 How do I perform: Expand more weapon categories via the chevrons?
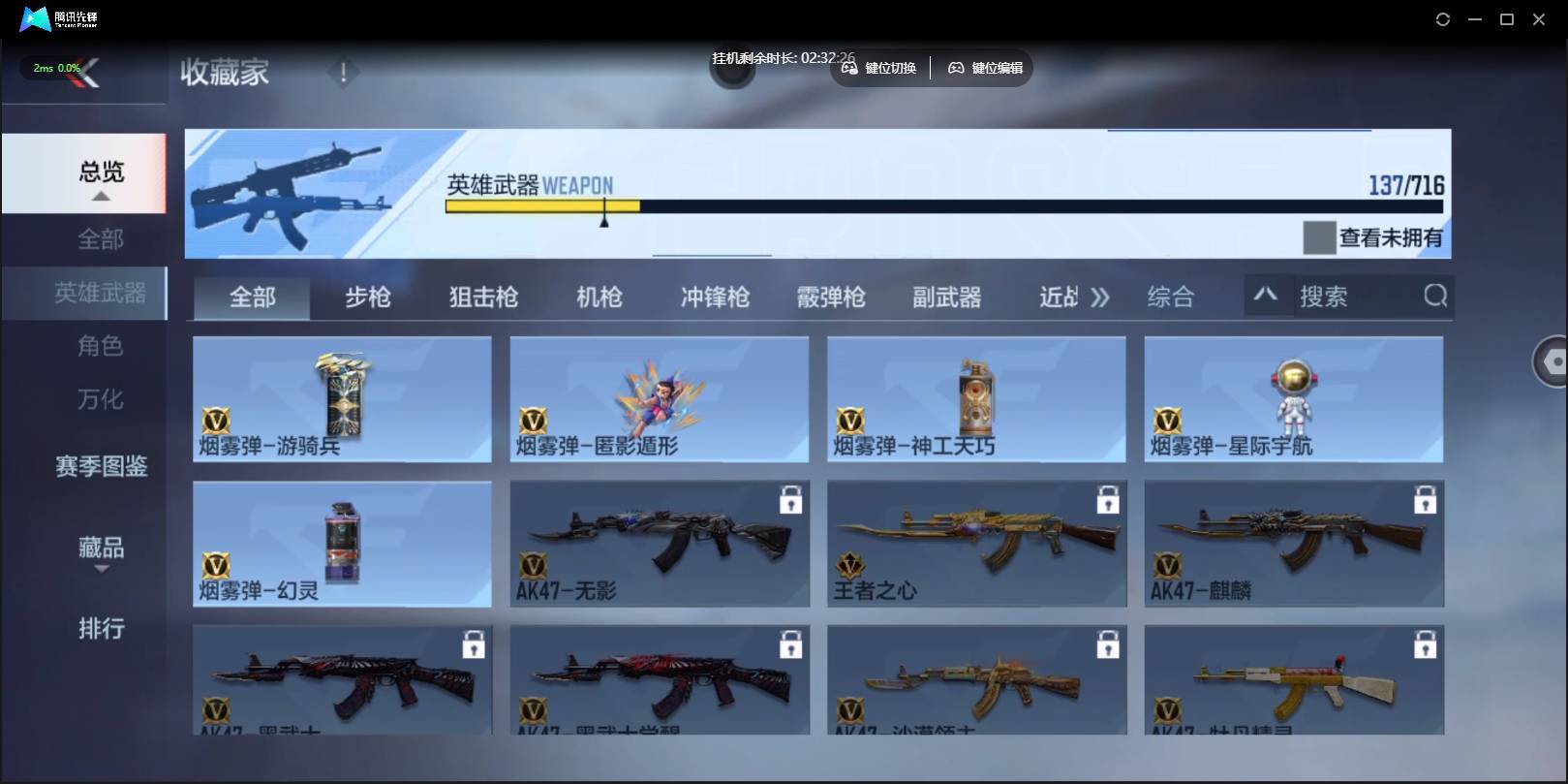[x=1100, y=298]
